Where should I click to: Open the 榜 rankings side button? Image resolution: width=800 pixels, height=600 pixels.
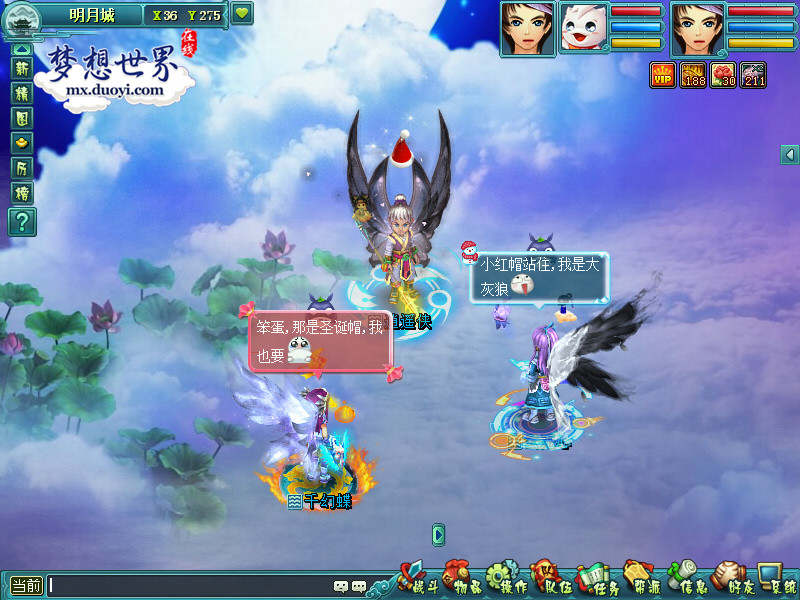tap(22, 193)
